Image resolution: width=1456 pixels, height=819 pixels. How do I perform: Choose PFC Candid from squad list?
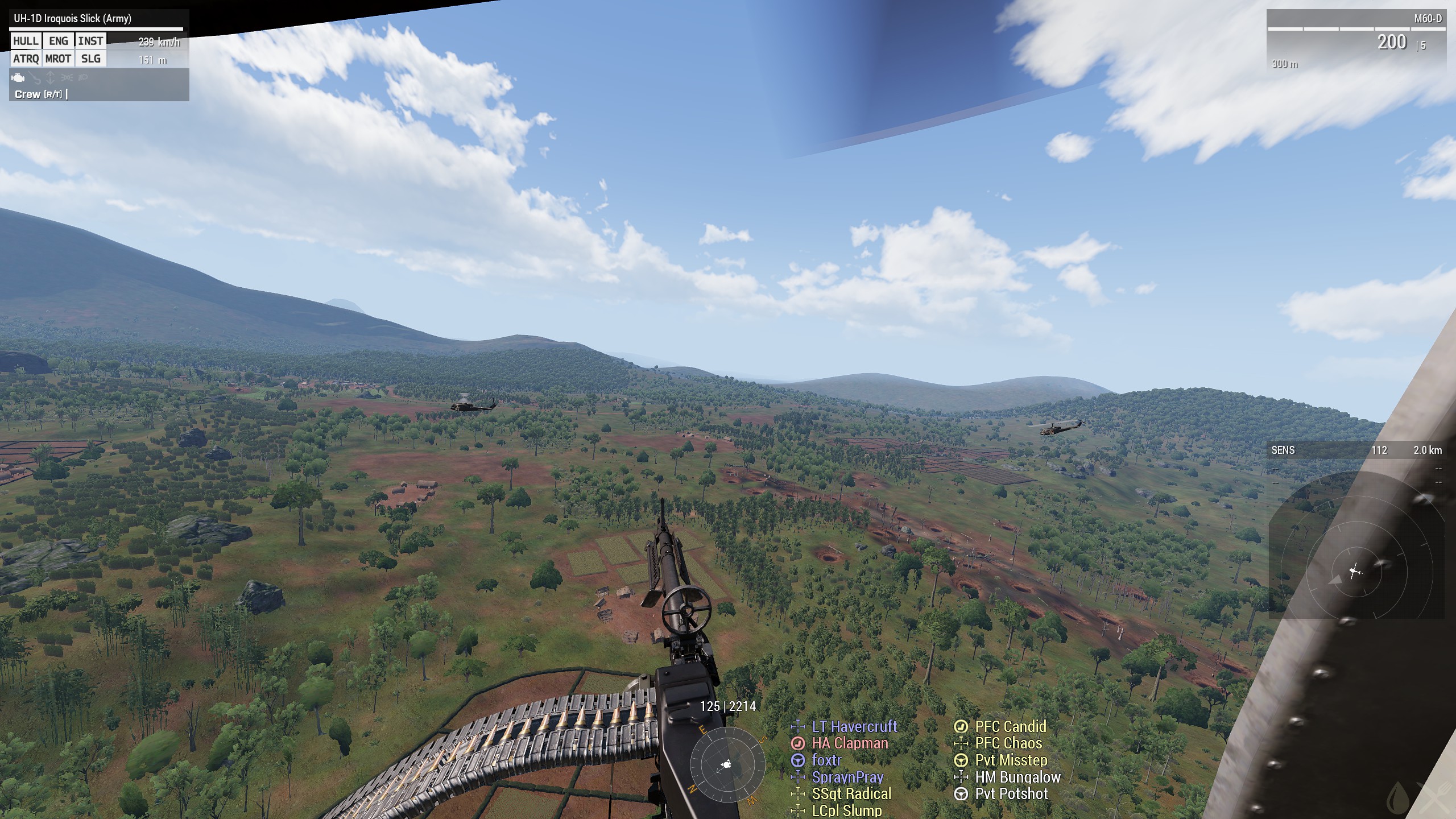(1010, 726)
